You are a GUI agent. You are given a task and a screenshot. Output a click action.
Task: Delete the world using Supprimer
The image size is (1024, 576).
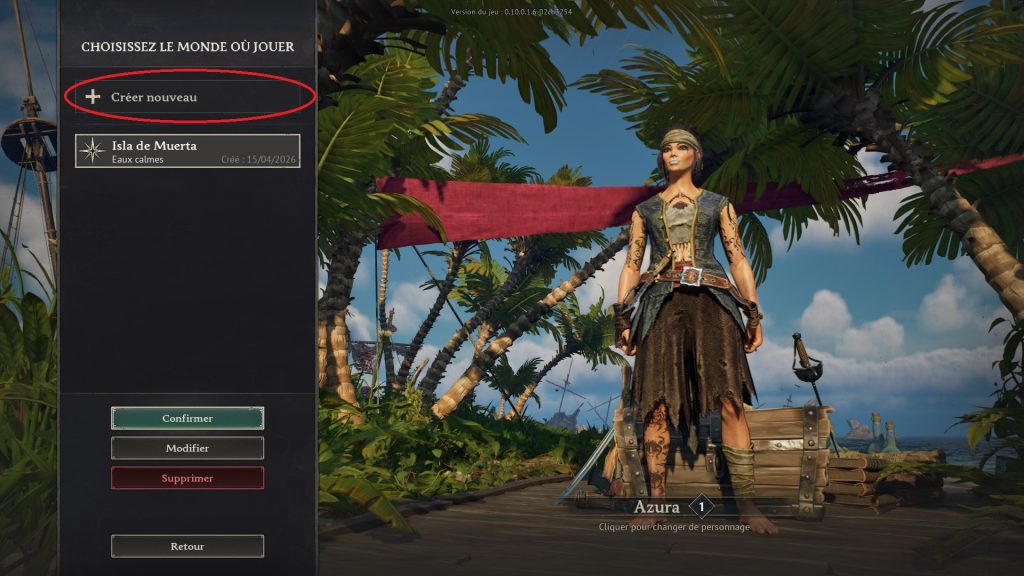(187, 478)
